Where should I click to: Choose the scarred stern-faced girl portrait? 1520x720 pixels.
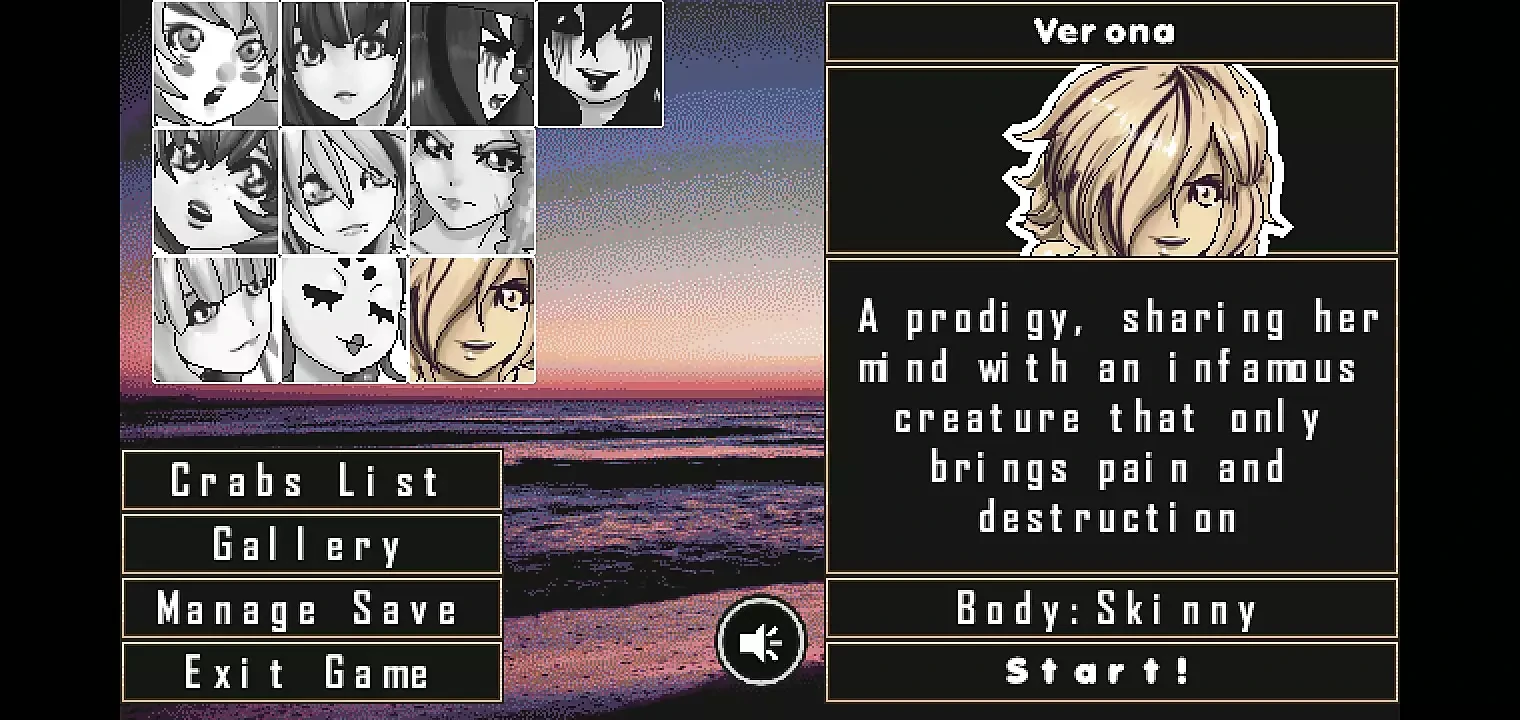point(472,190)
